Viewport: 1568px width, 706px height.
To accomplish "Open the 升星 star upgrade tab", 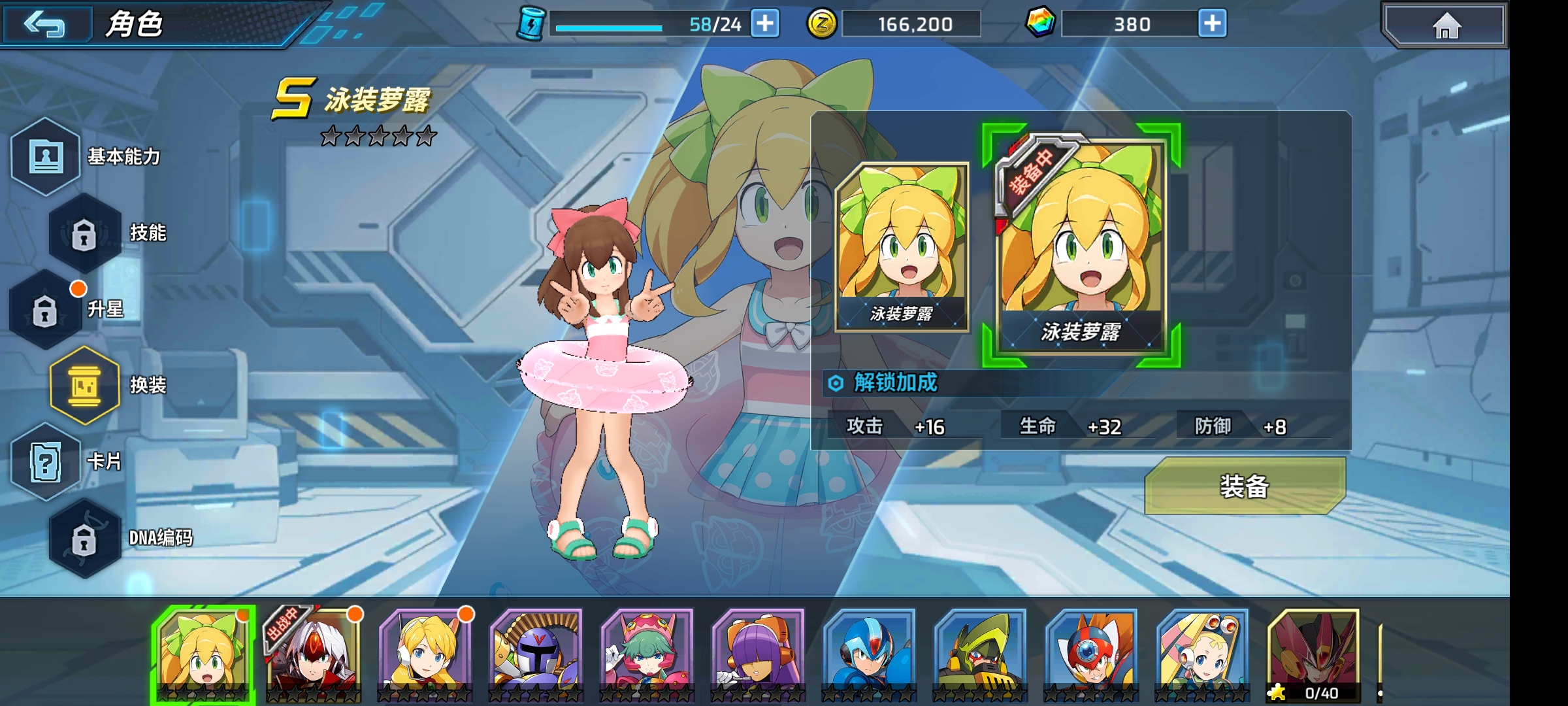I will point(46,309).
